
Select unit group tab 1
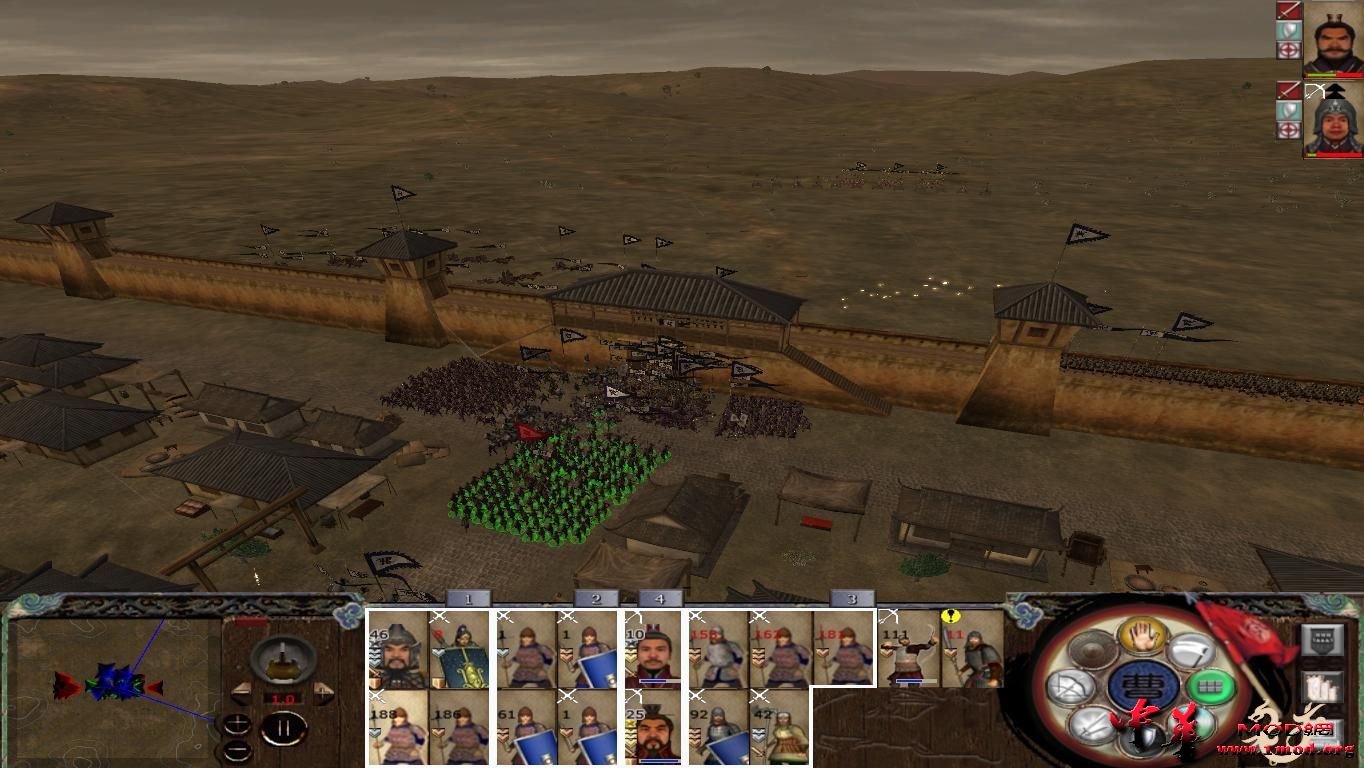click(x=467, y=598)
